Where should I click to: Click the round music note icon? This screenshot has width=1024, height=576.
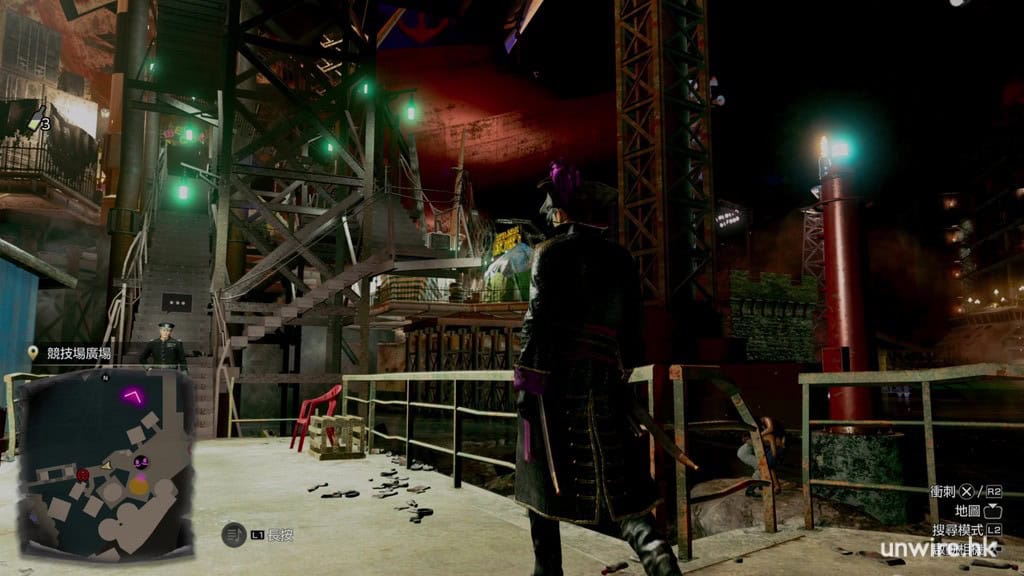click(x=232, y=535)
